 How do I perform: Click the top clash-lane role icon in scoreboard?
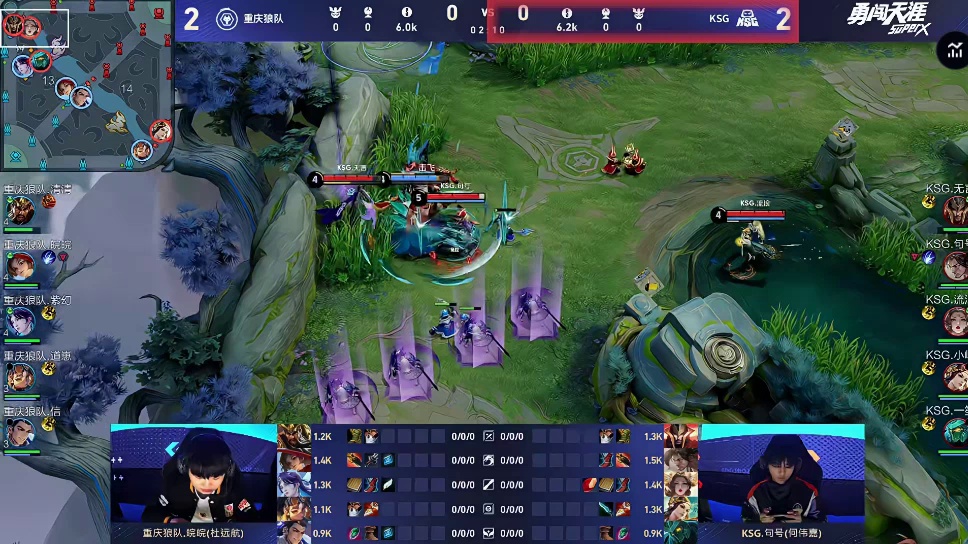tap(489, 436)
